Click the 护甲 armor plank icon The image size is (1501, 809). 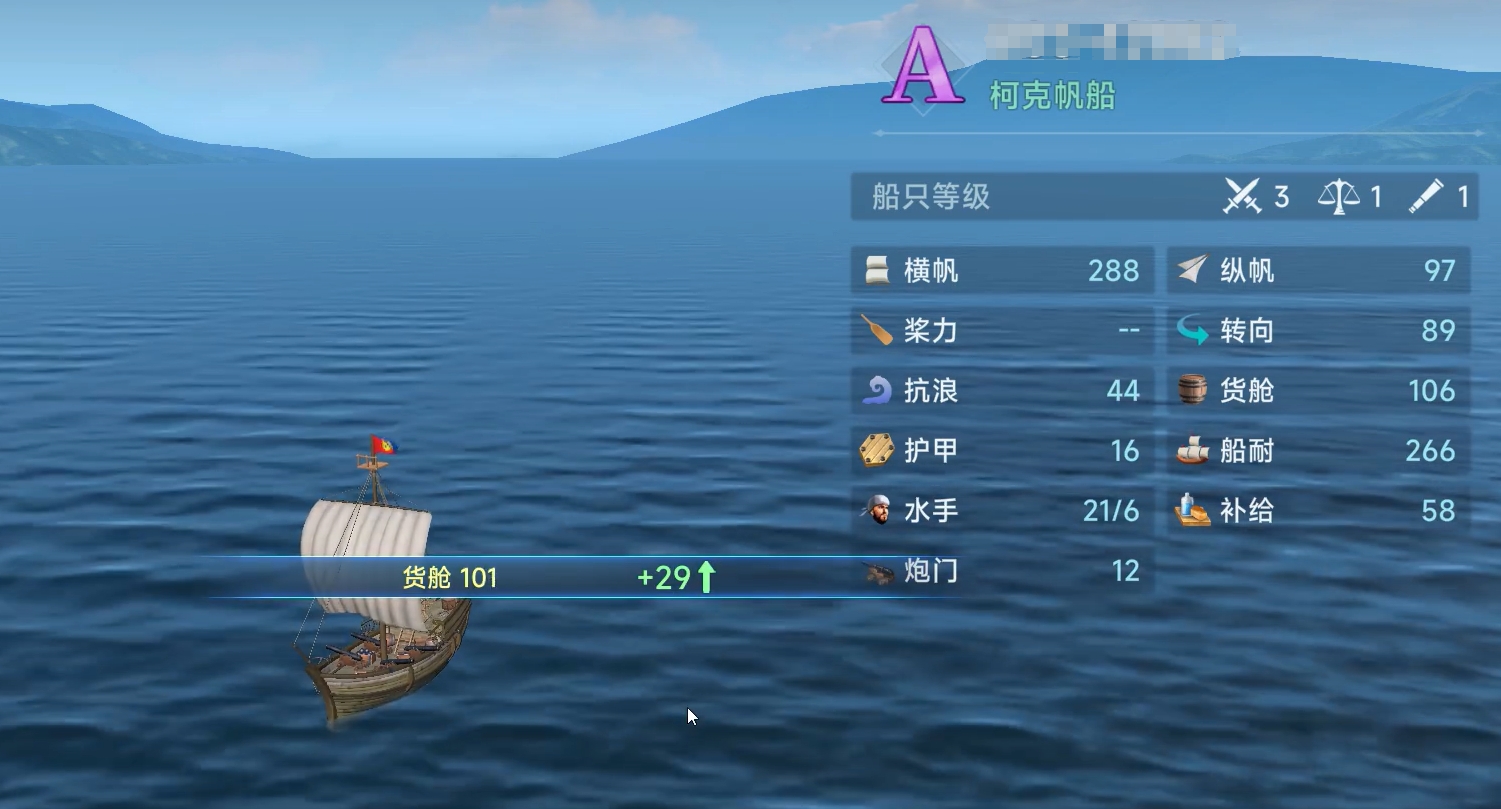[880, 451]
